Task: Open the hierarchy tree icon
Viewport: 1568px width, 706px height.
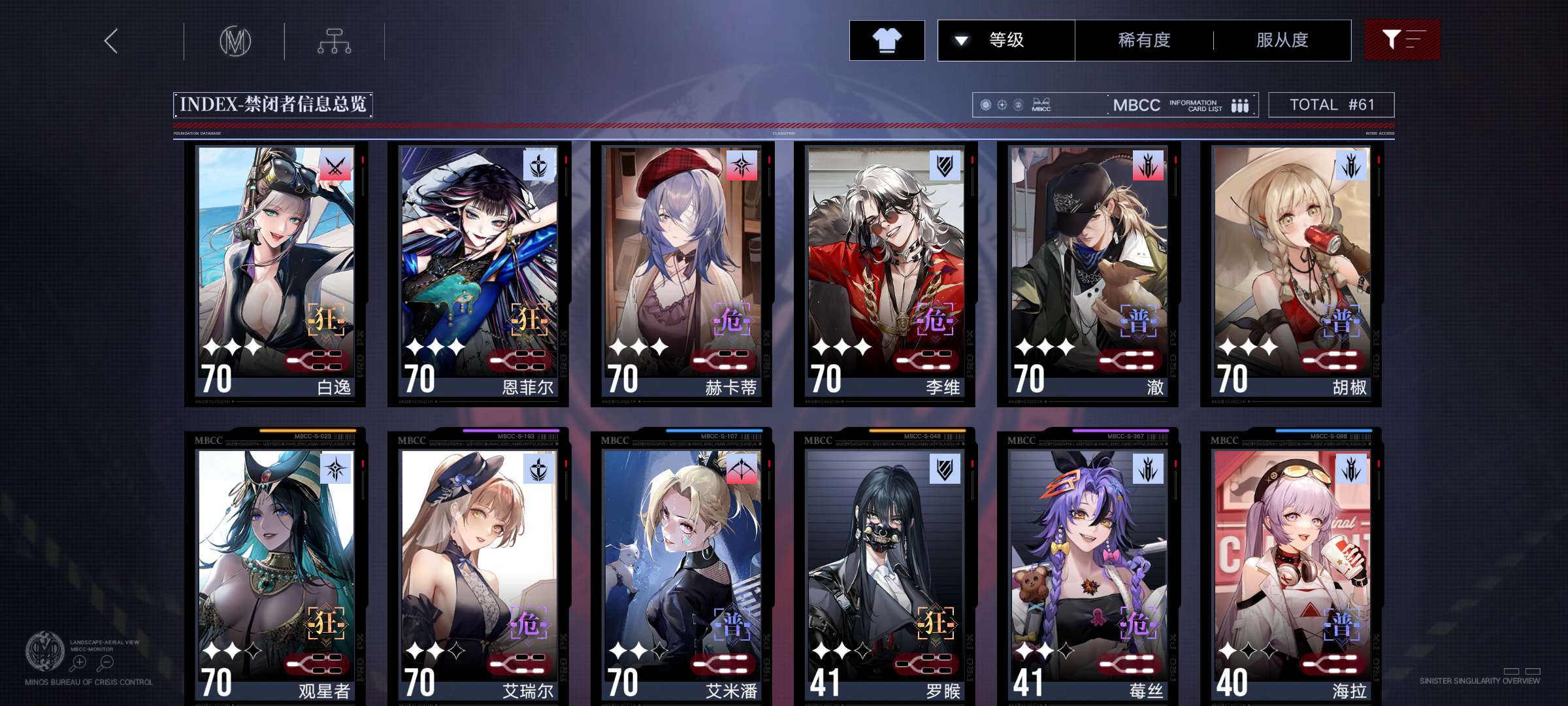Action: [x=335, y=41]
